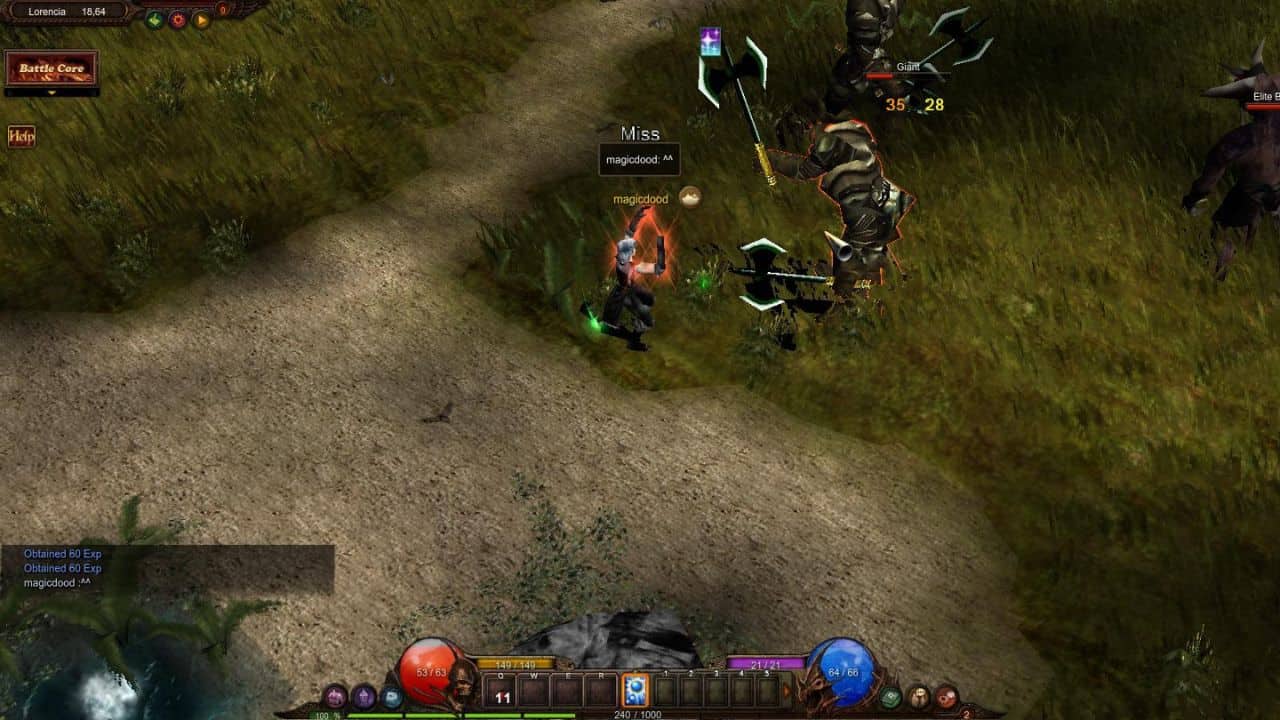Click the orange play-arrow round icon
The image size is (1280, 720).
(201, 19)
